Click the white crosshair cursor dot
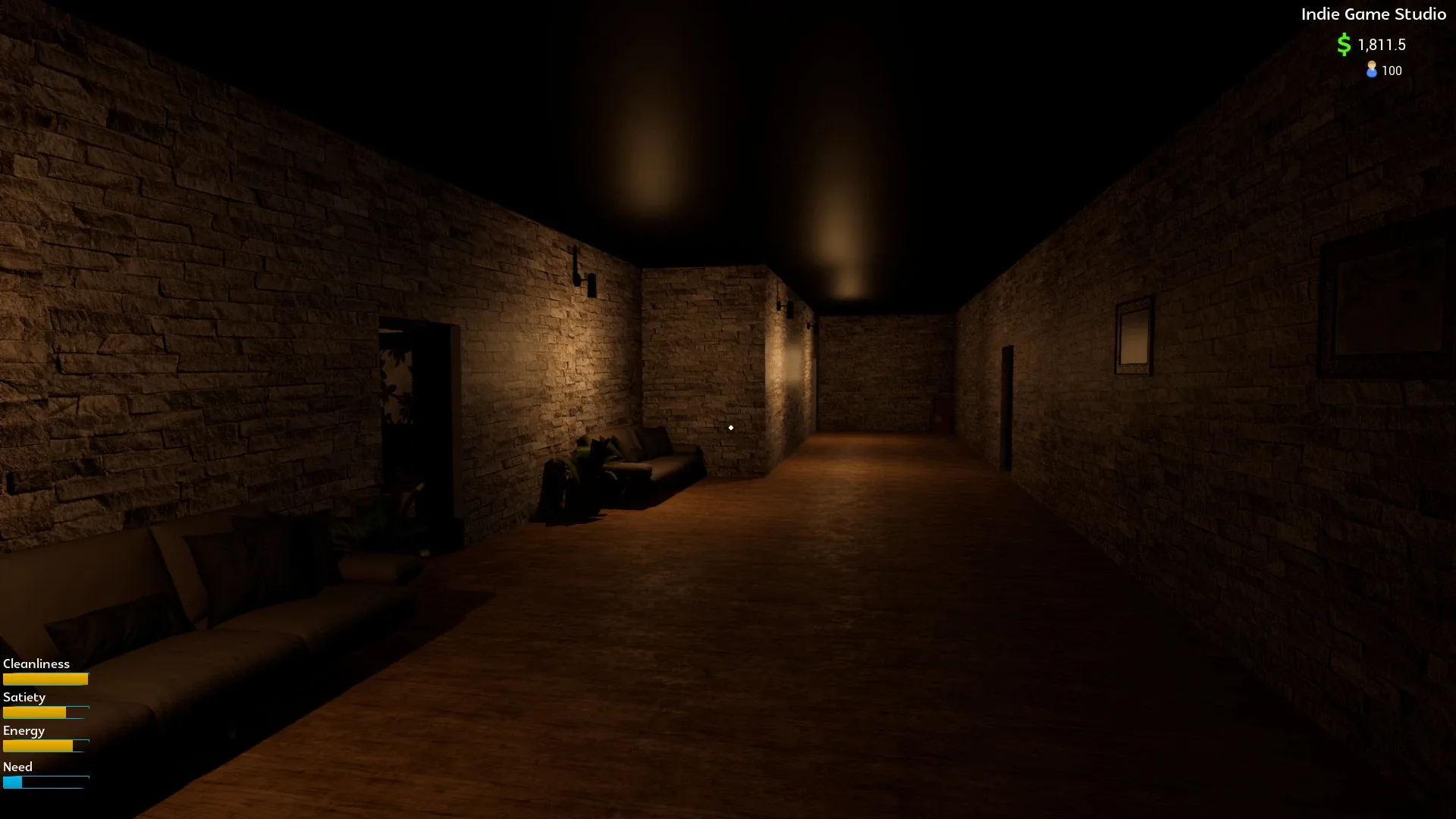Screen dimensions: 1456x819 point(730,427)
